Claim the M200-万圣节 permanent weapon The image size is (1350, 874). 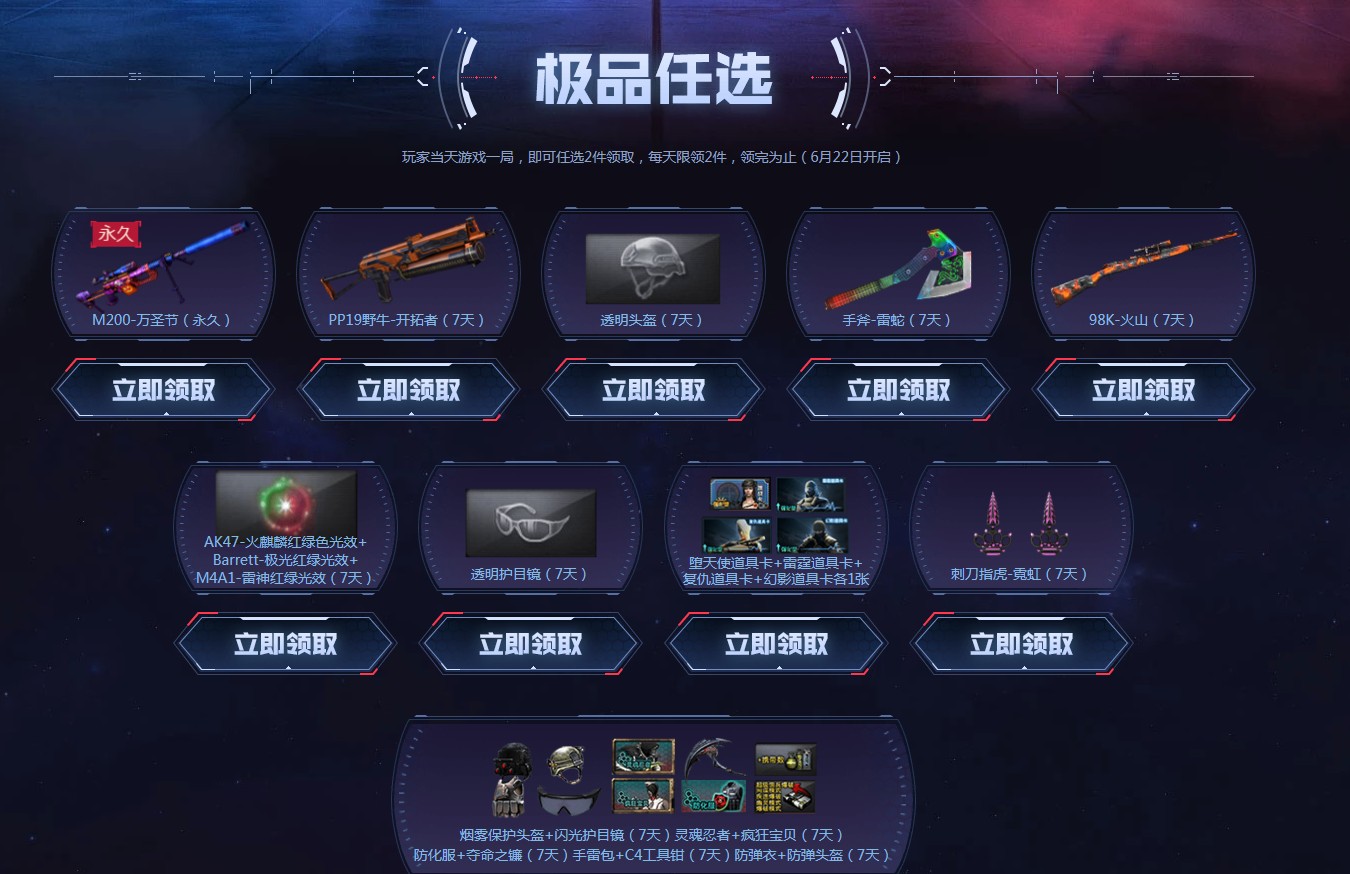(x=163, y=390)
